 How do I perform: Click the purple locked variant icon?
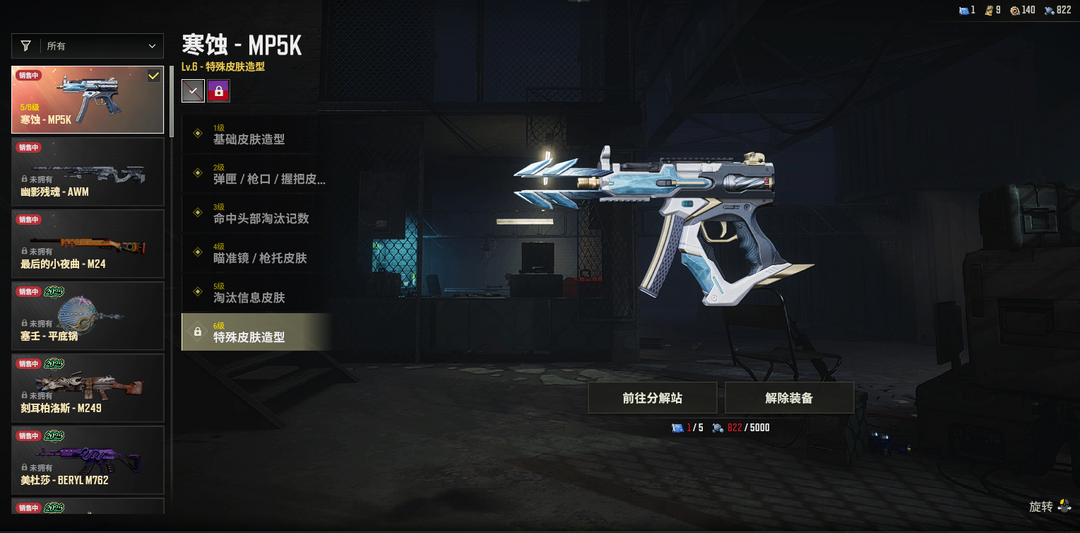pos(218,91)
